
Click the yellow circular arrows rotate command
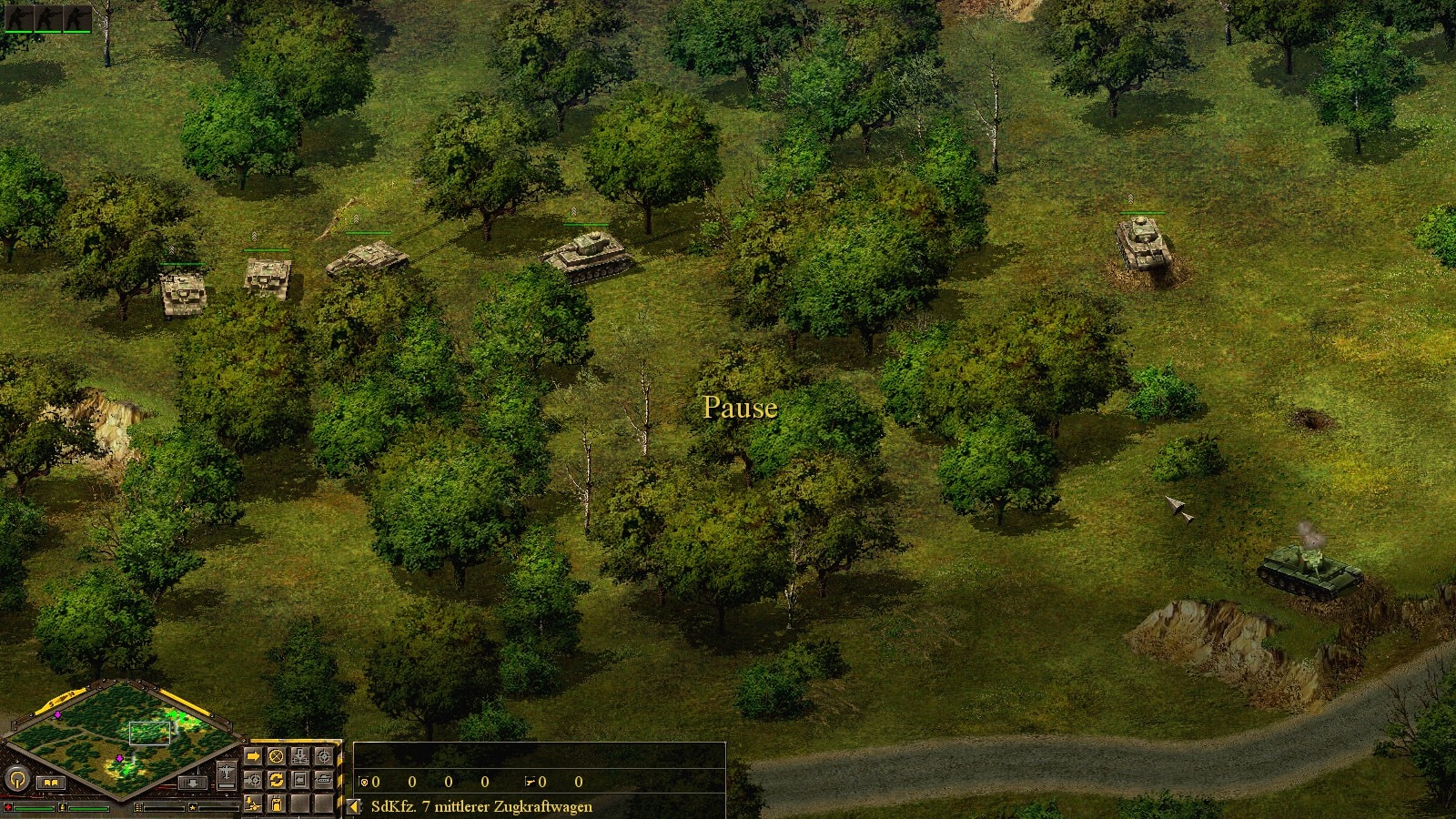277,780
